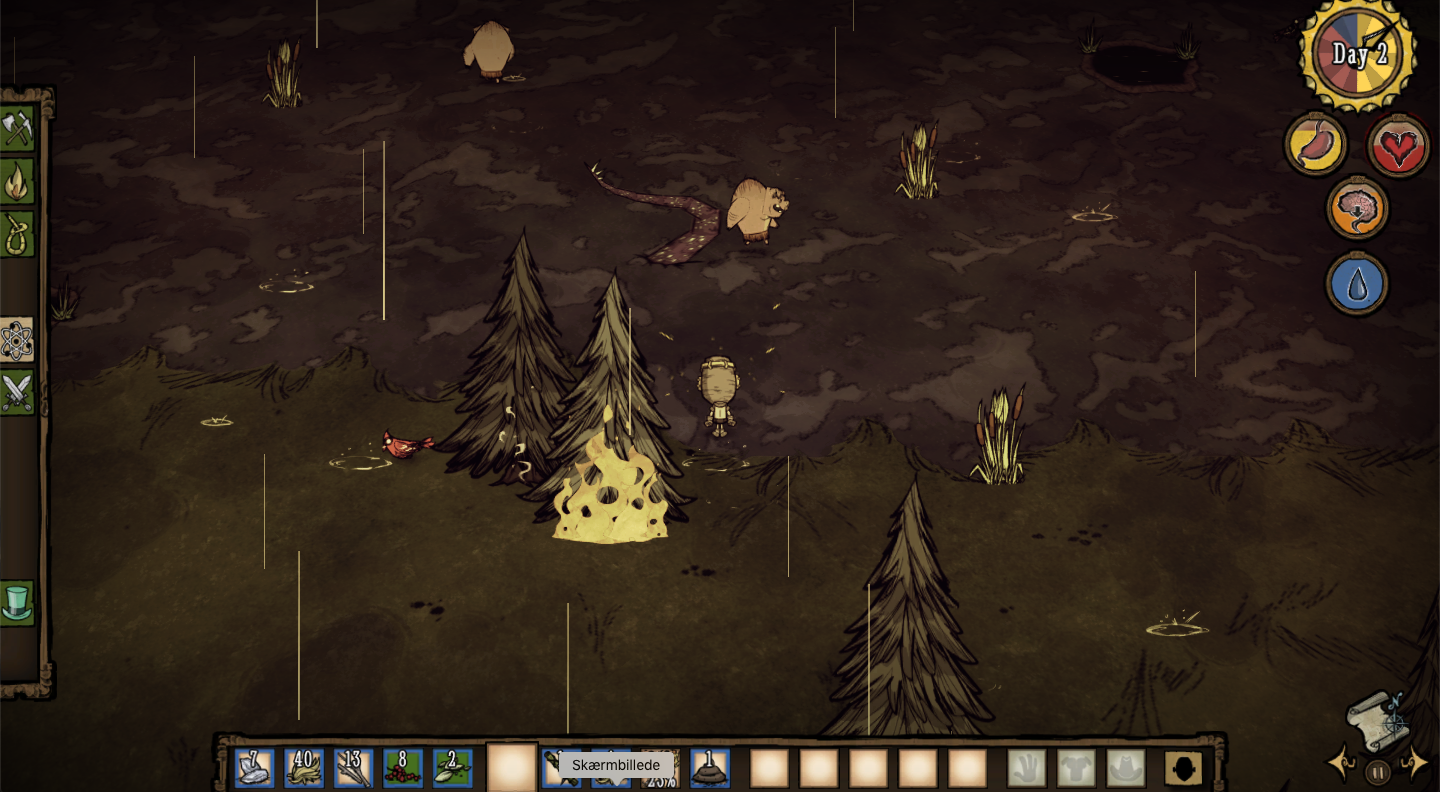Screen dimensions: 1440x792
Task: Open the Dress top hat crafting tab
Action: tap(17, 603)
